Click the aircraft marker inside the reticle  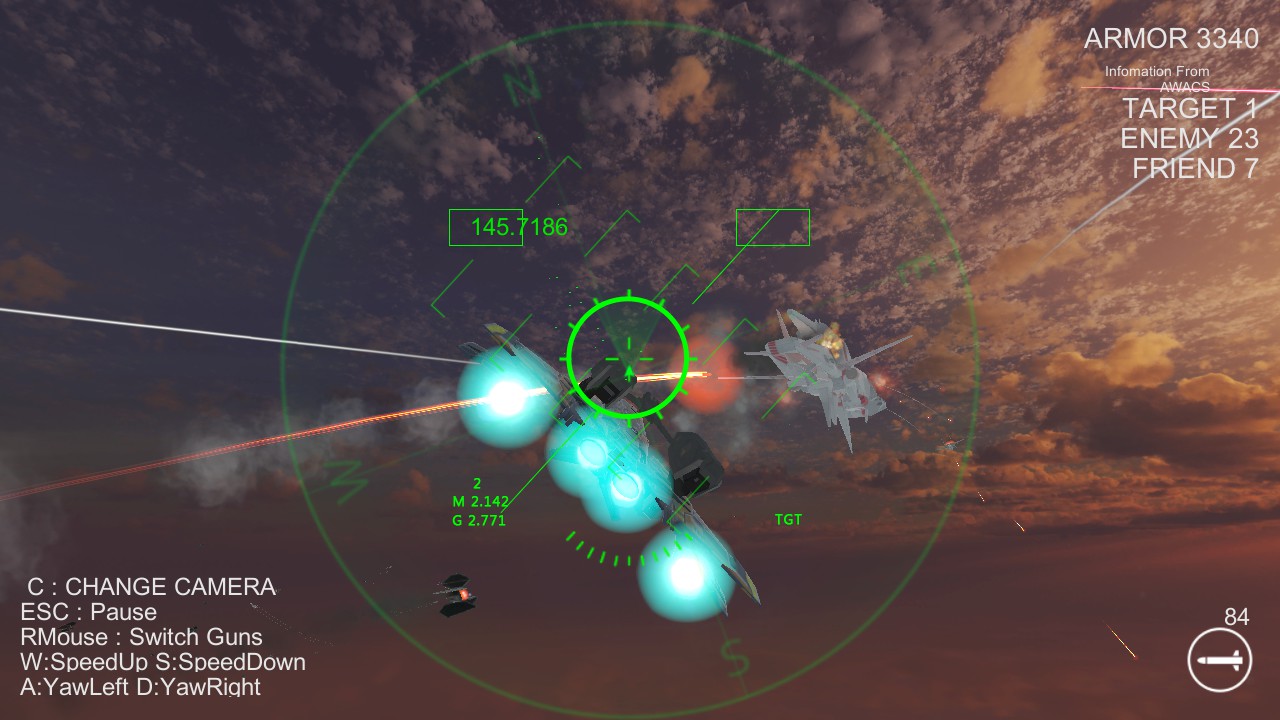tap(628, 372)
